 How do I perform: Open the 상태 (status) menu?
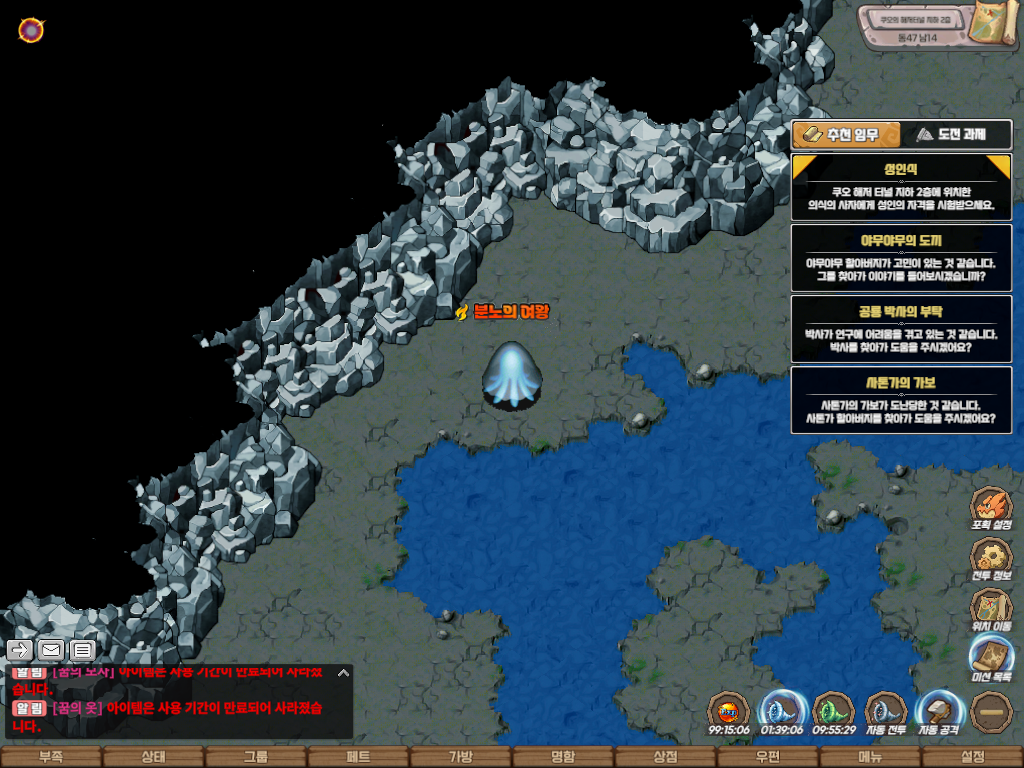[x=153, y=757]
